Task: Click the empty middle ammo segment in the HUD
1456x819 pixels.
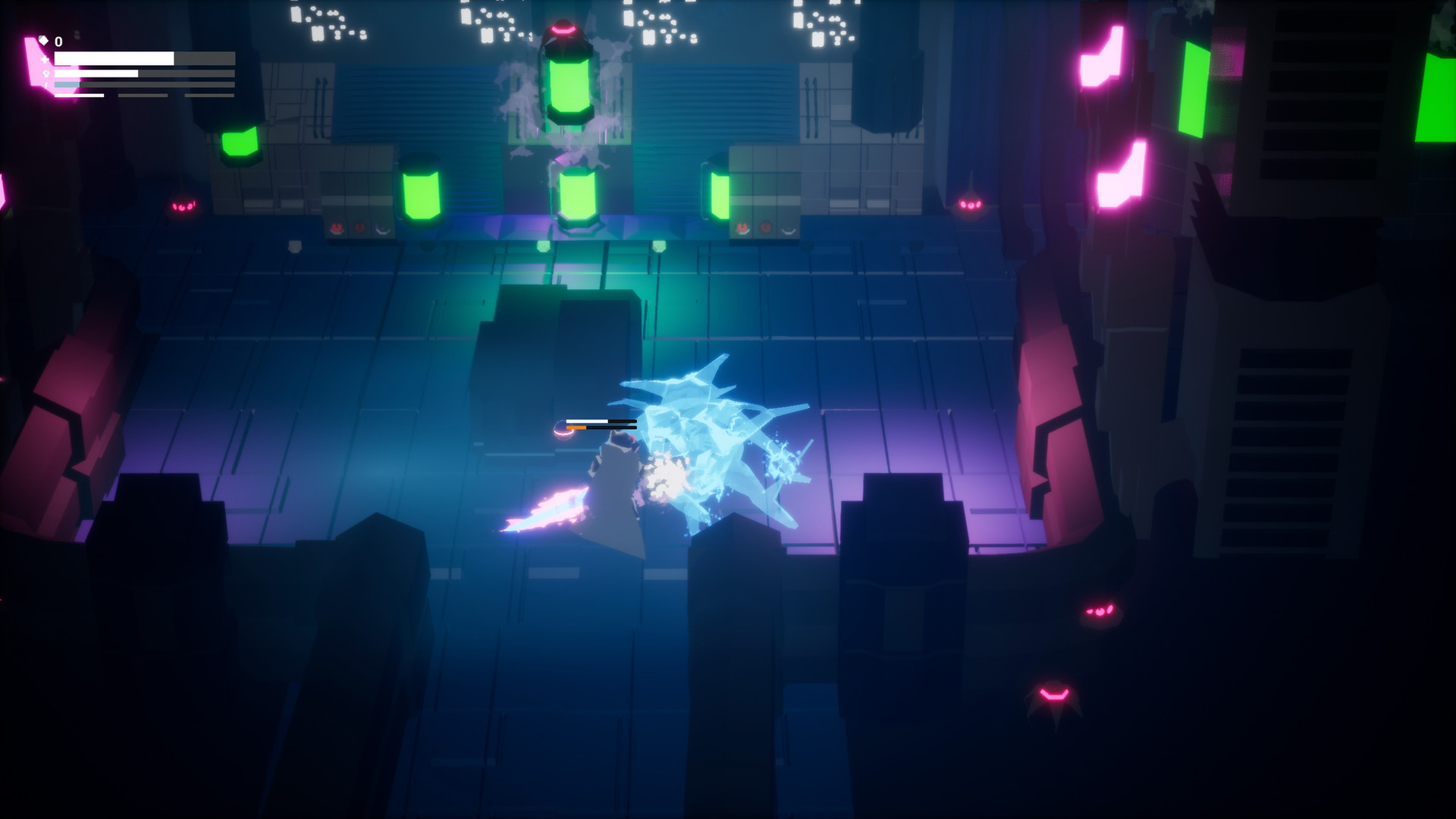Action: point(144,95)
